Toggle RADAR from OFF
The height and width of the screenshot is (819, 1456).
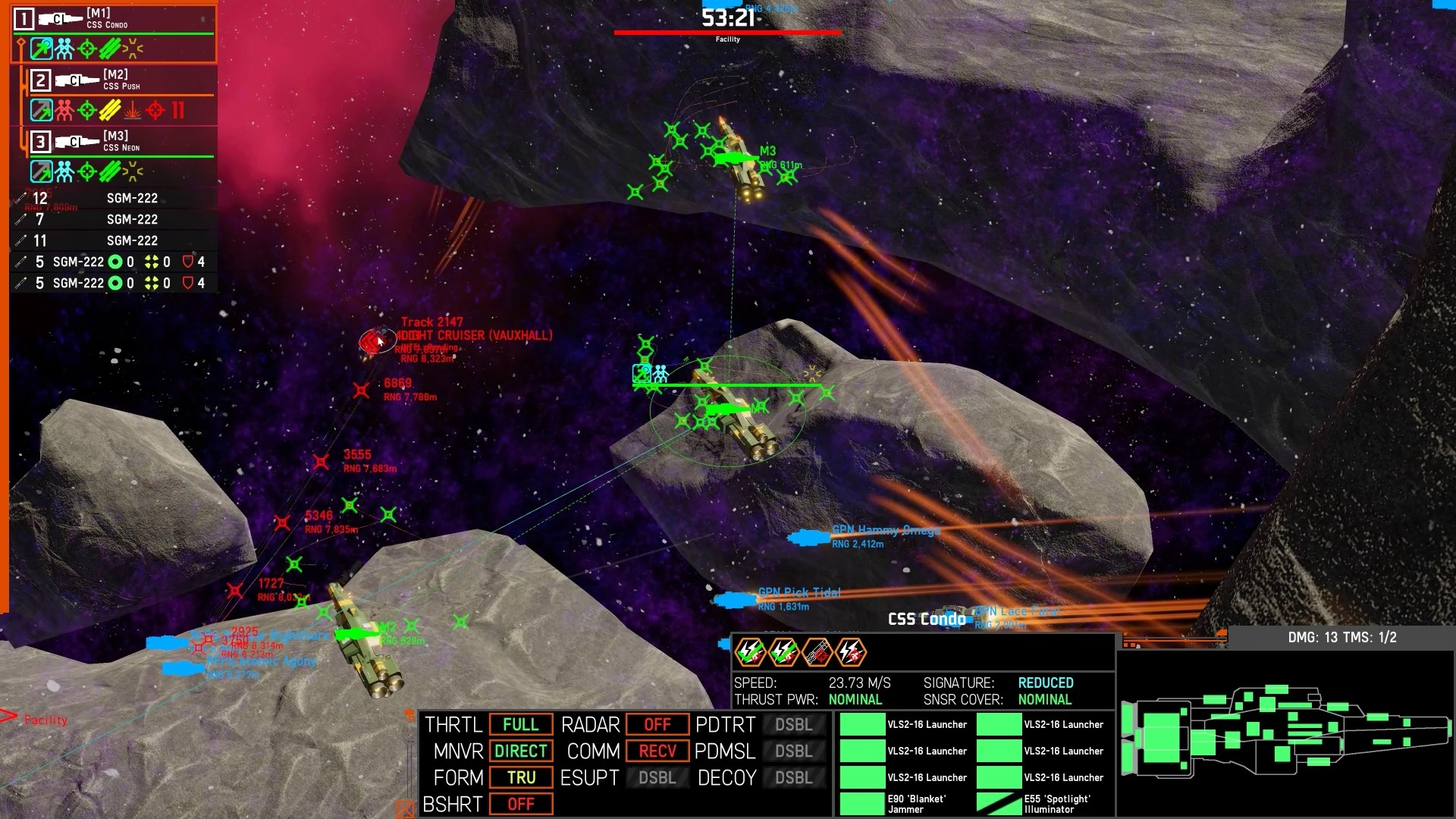[x=657, y=724]
